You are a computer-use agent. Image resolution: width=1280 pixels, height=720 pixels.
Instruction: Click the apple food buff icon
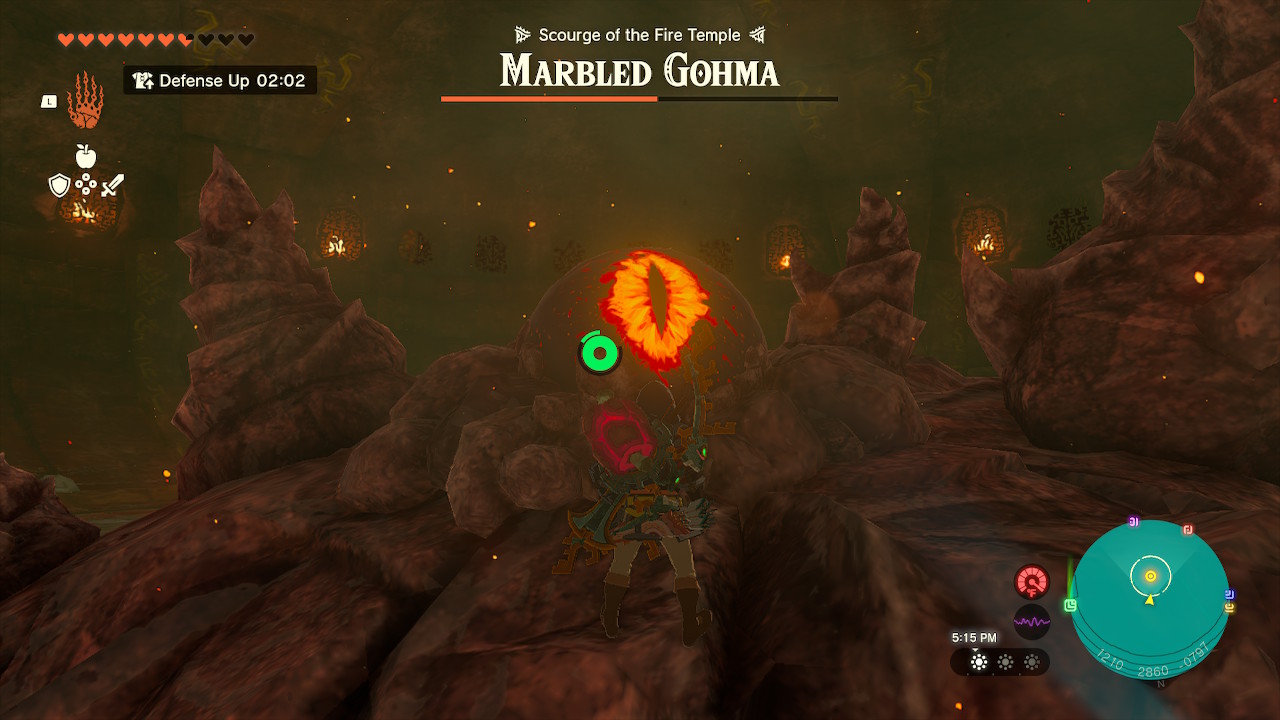86,155
